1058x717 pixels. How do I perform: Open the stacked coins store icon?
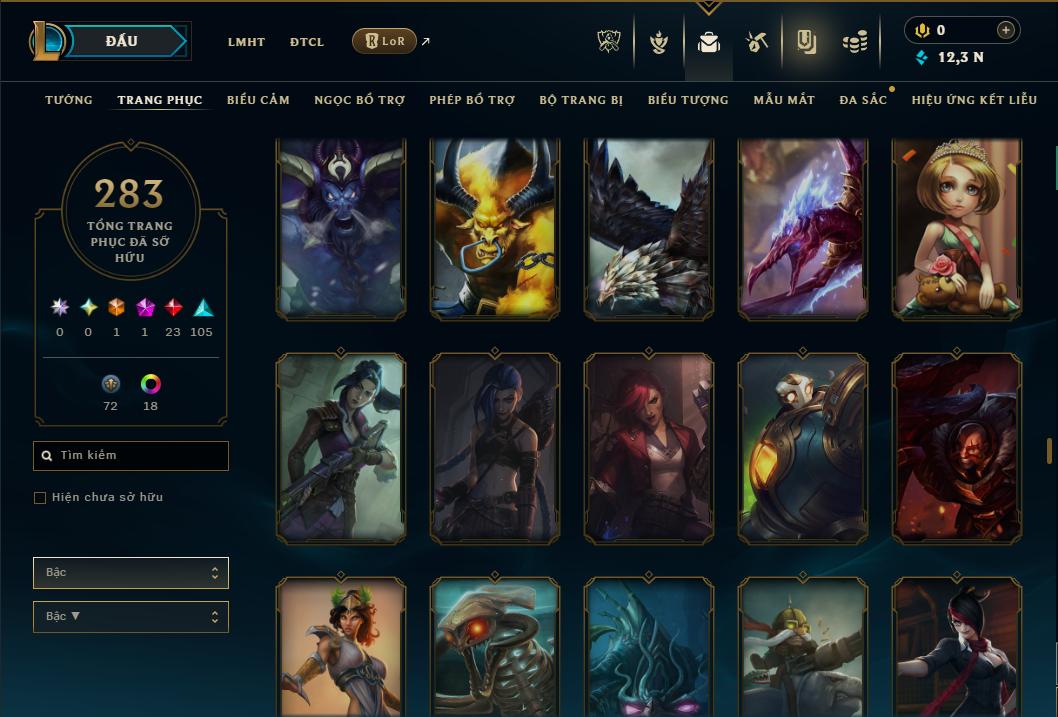pyautogui.click(x=854, y=42)
